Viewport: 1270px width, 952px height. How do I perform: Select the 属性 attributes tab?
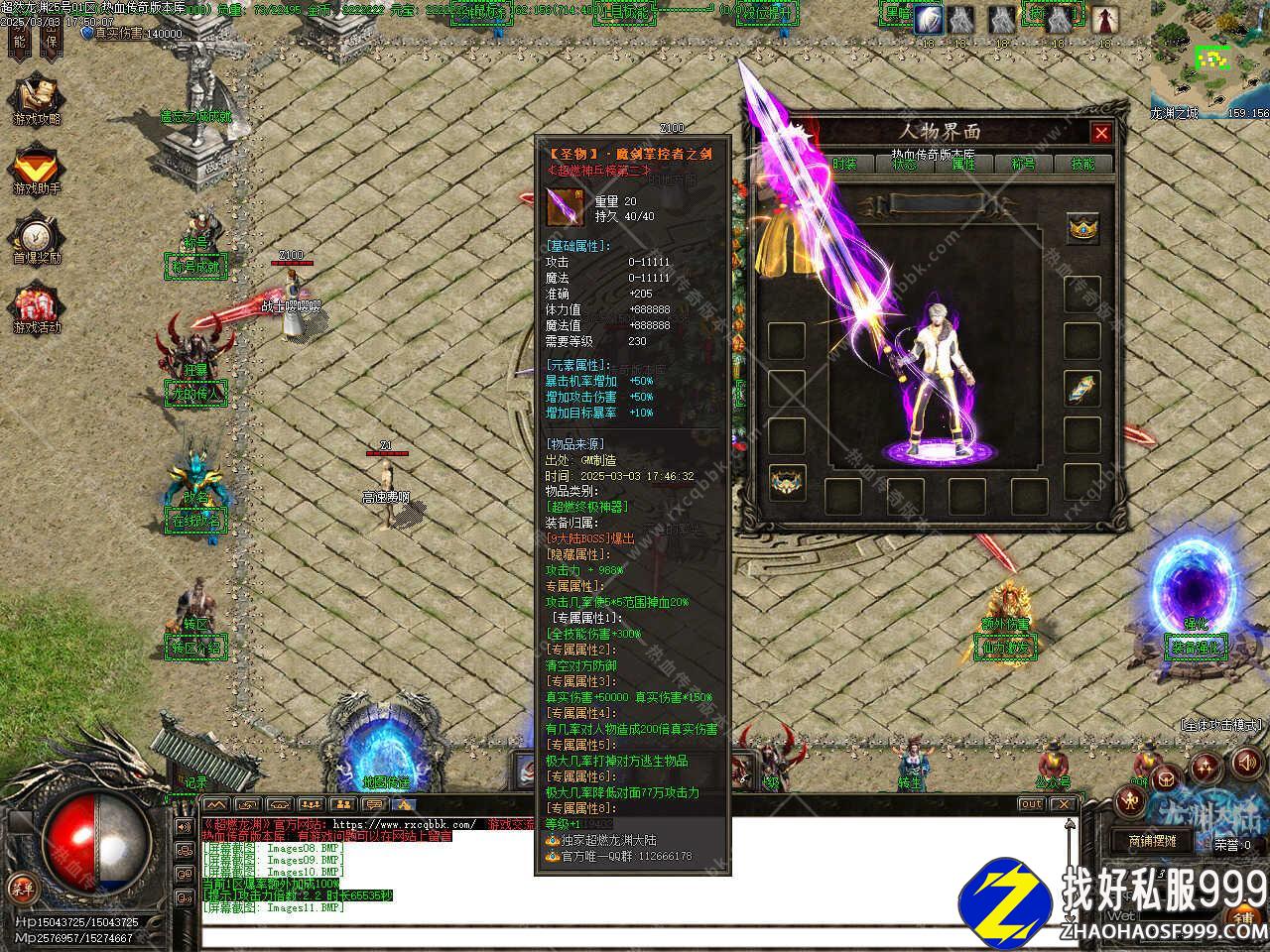963,164
